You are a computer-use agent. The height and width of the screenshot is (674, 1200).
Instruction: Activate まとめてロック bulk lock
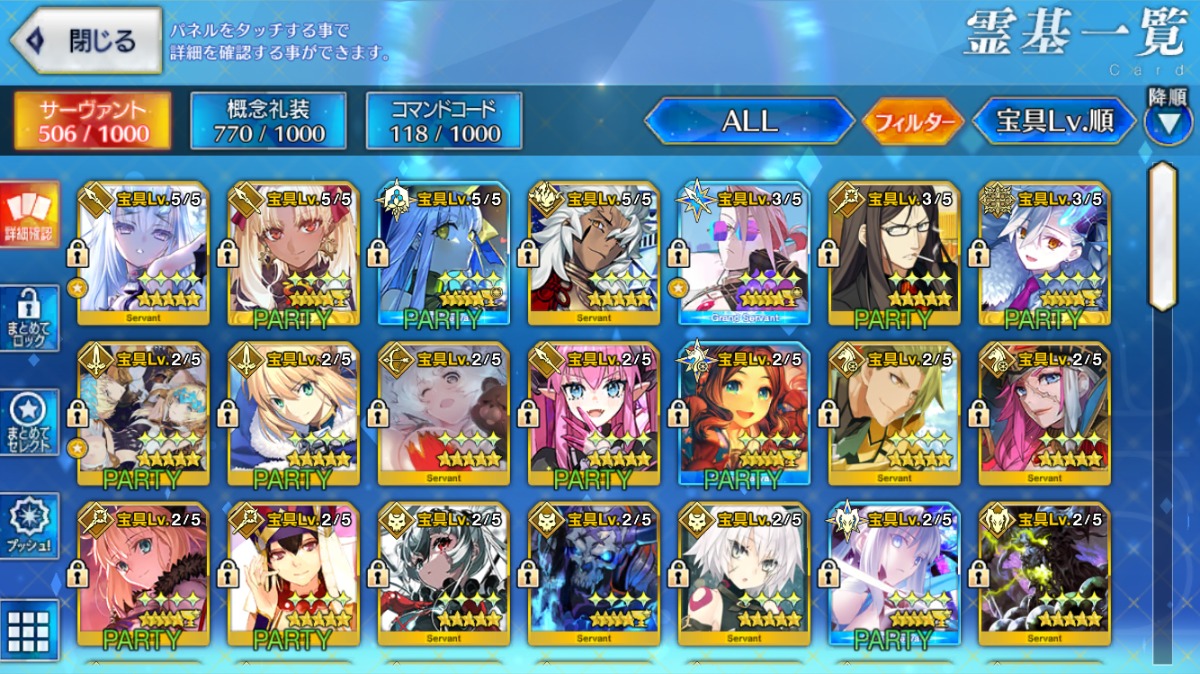click(x=29, y=319)
